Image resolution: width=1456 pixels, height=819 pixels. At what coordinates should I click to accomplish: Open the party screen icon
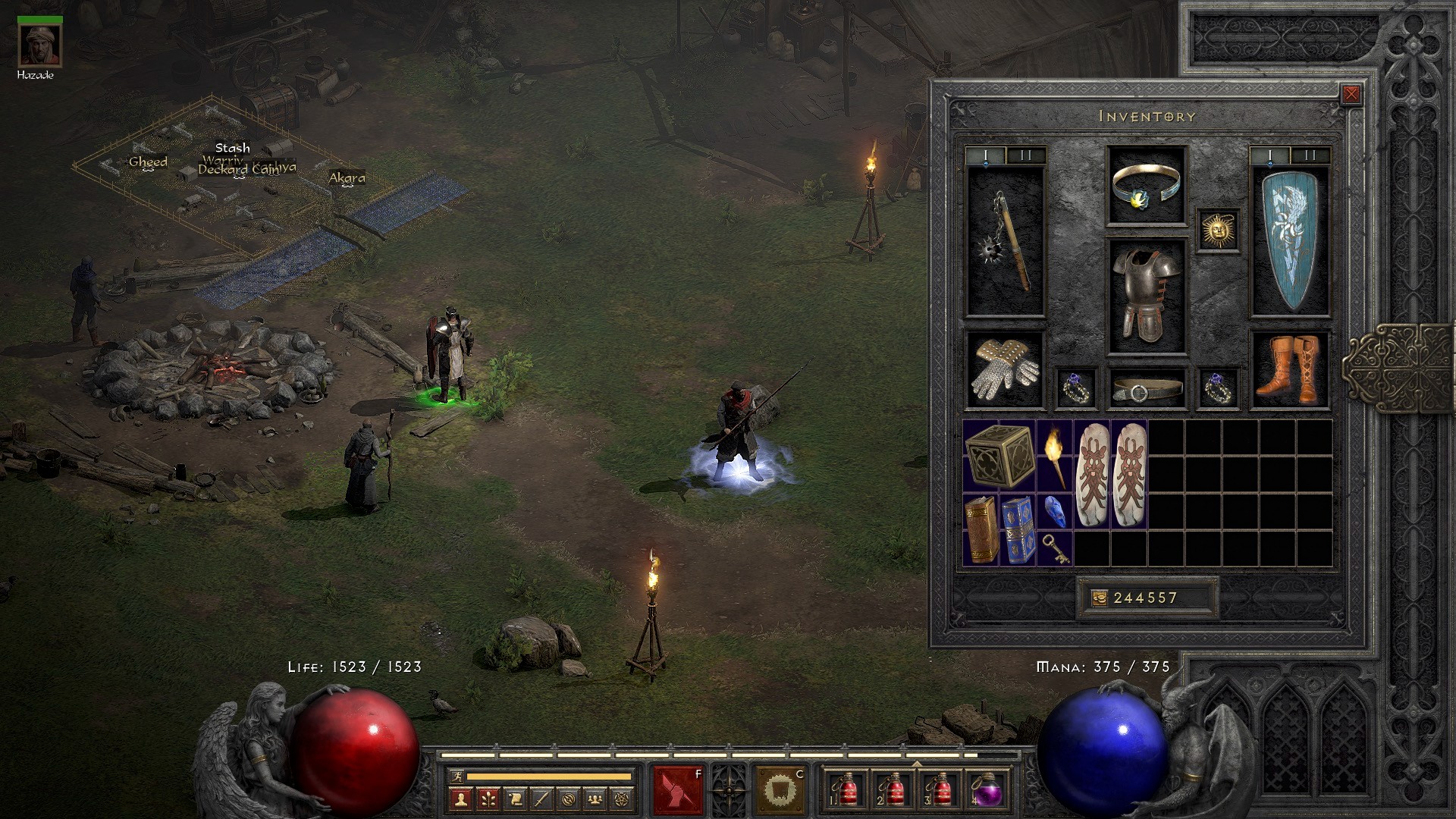pos(595,798)
